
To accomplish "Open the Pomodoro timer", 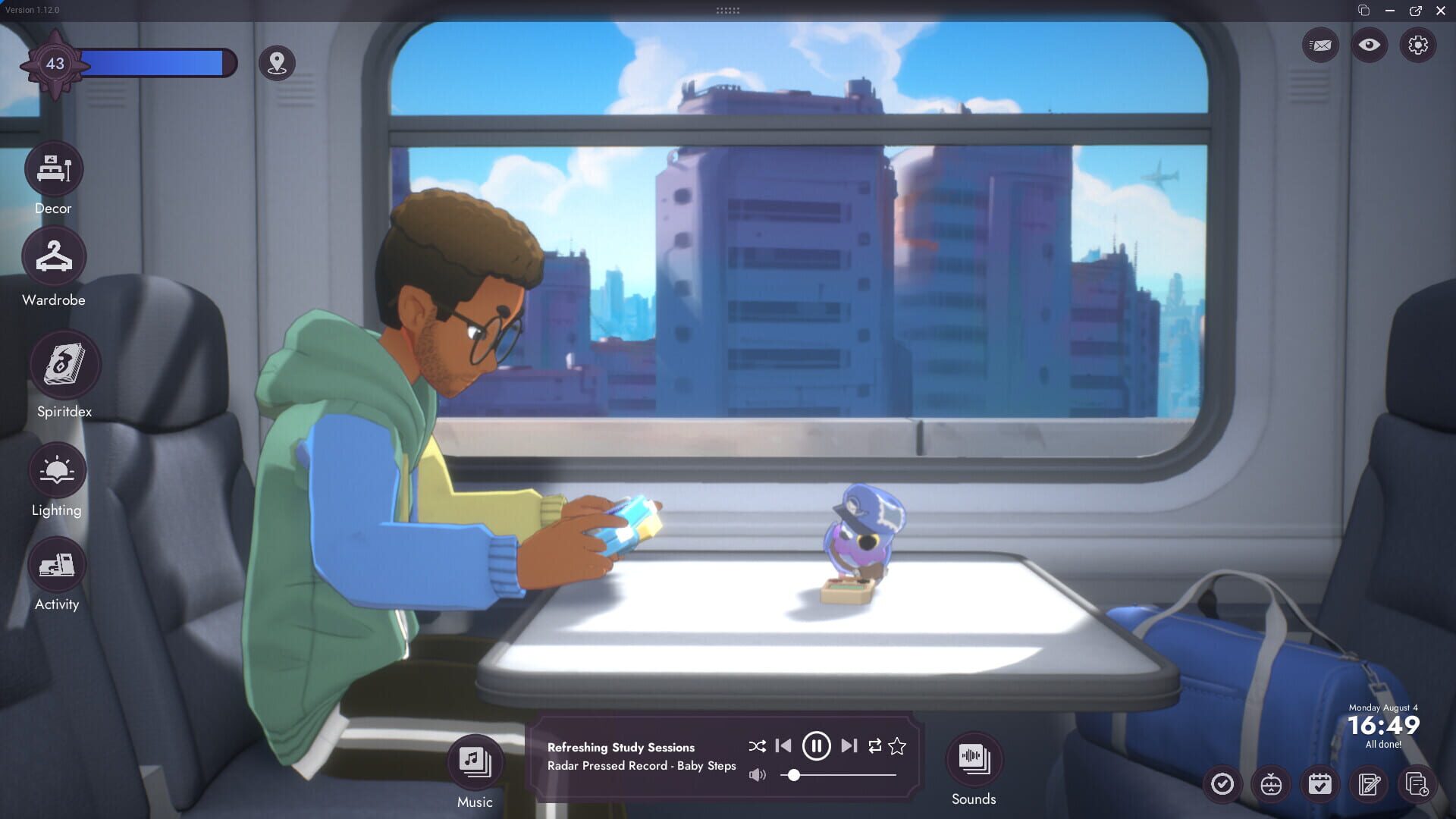I will (1271, 785).
